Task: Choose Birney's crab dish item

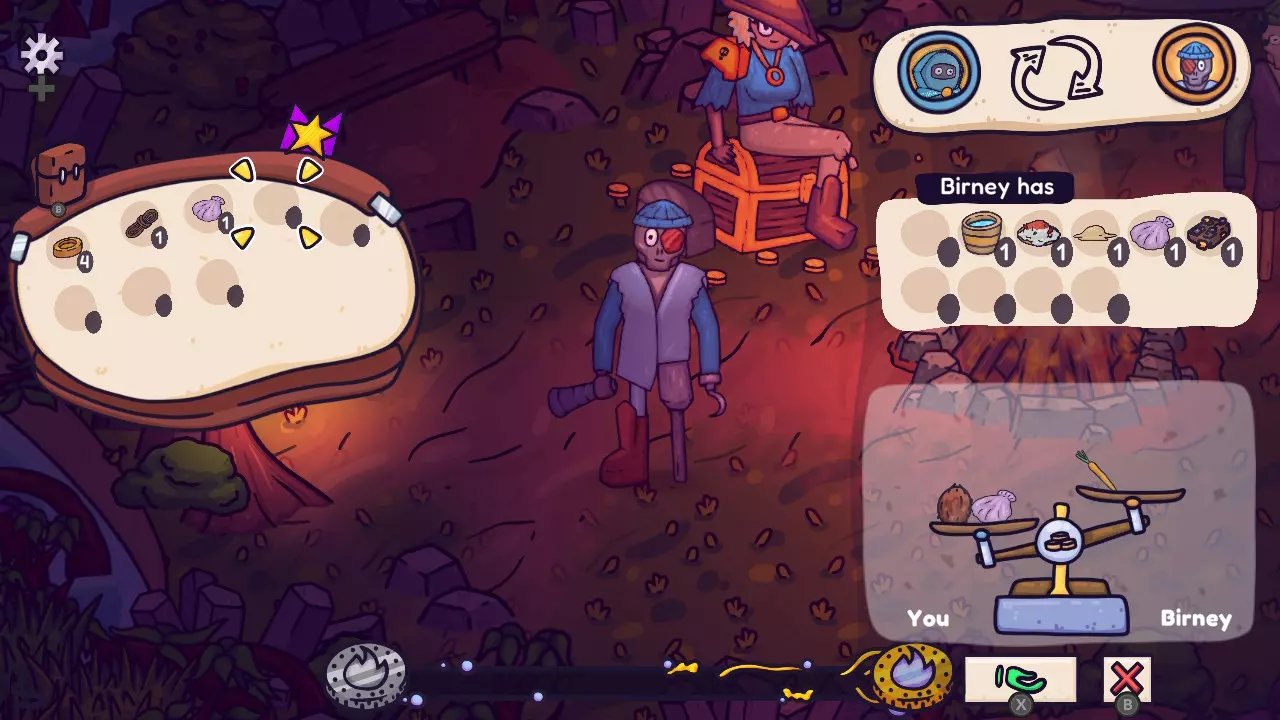Action: pyautogui.click(x=1037, y=234)
